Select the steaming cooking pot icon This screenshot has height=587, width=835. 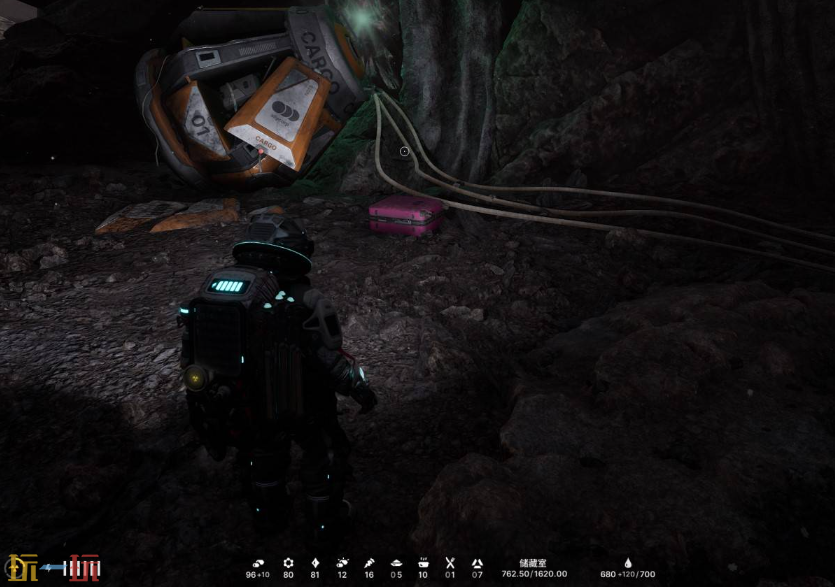[423, 563]
